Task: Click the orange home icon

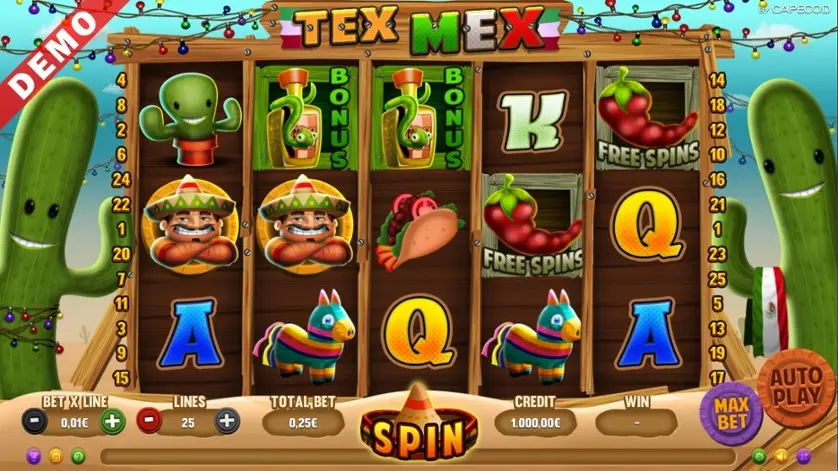Action: (56, 456)
